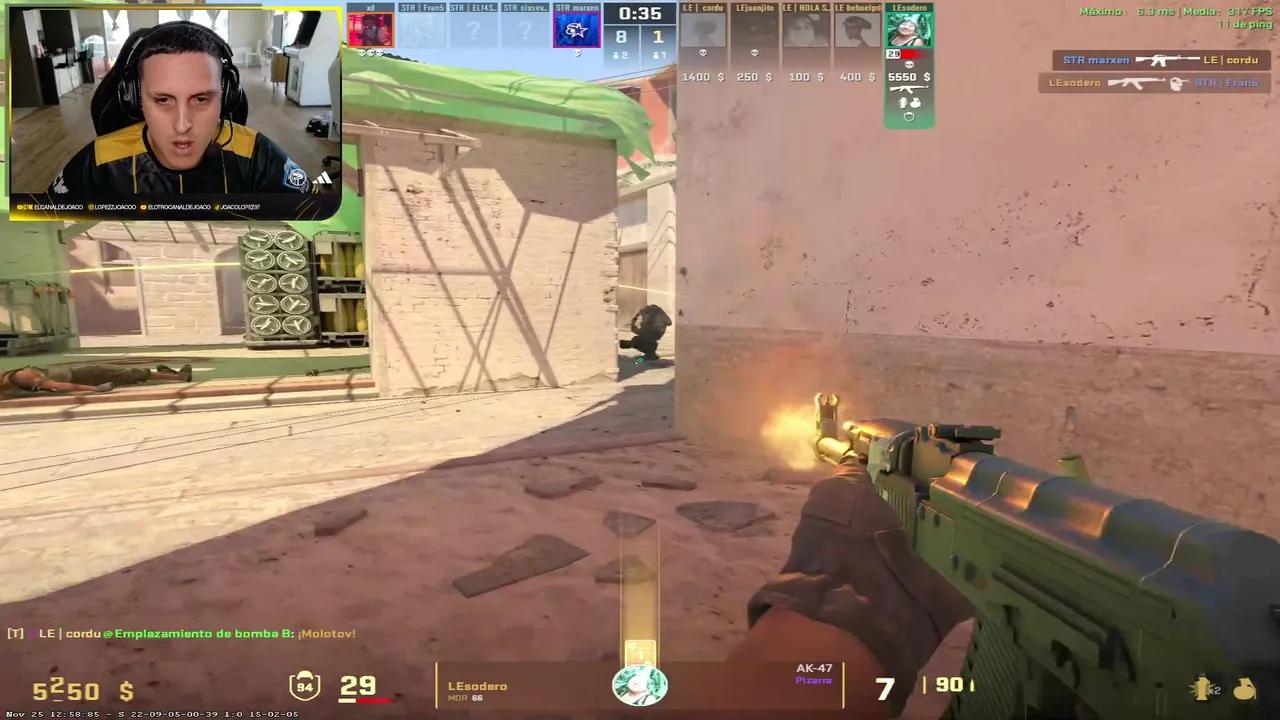Click the LEsodero headshot kill feed entry
1280x720 pixels.
(x=1152, y=83)
